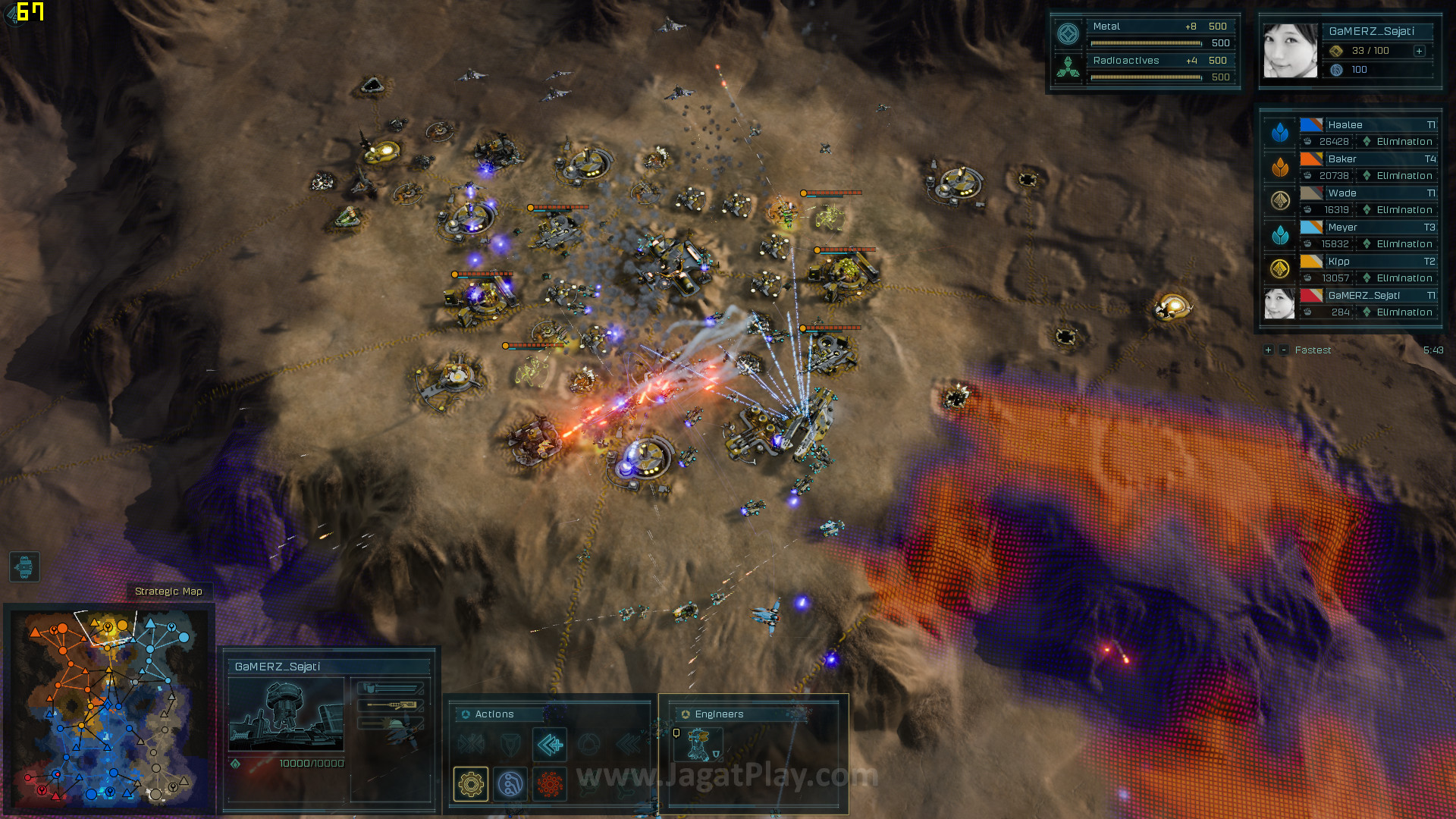Increase game speed with plus button

1268,350
